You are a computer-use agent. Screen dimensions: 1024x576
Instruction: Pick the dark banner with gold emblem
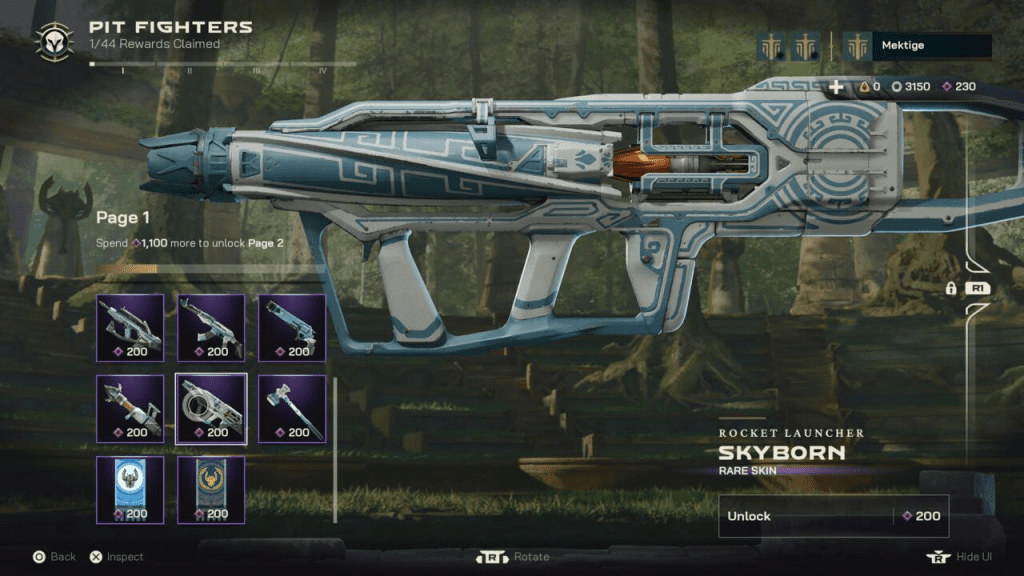211,489
